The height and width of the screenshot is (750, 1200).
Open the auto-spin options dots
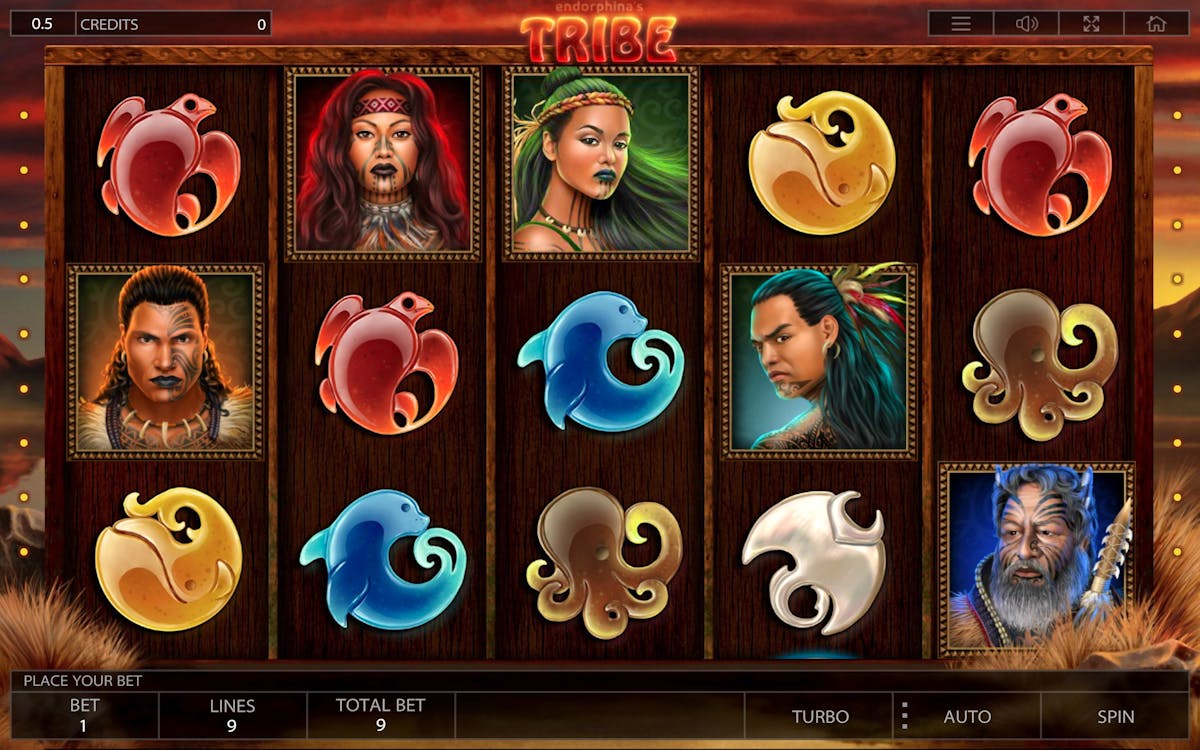(904, 716)
